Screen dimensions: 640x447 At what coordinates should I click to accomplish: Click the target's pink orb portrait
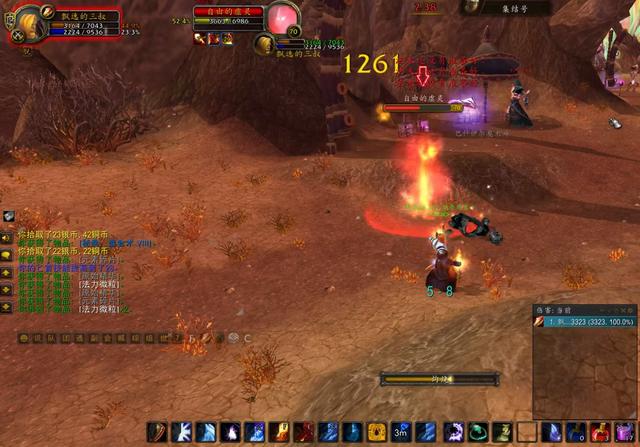click(283, 18)
